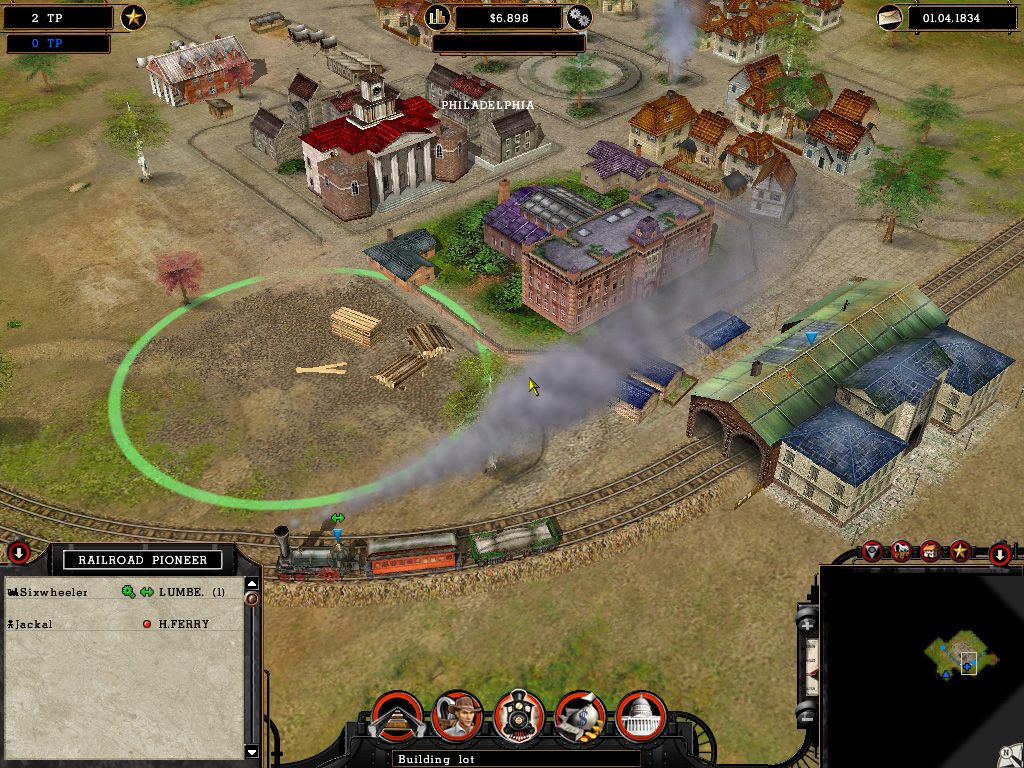Click the gold star beside TP counter
Image resolution: width=1024 pixels, height=768 pixels.
click(x=133, y=17)
